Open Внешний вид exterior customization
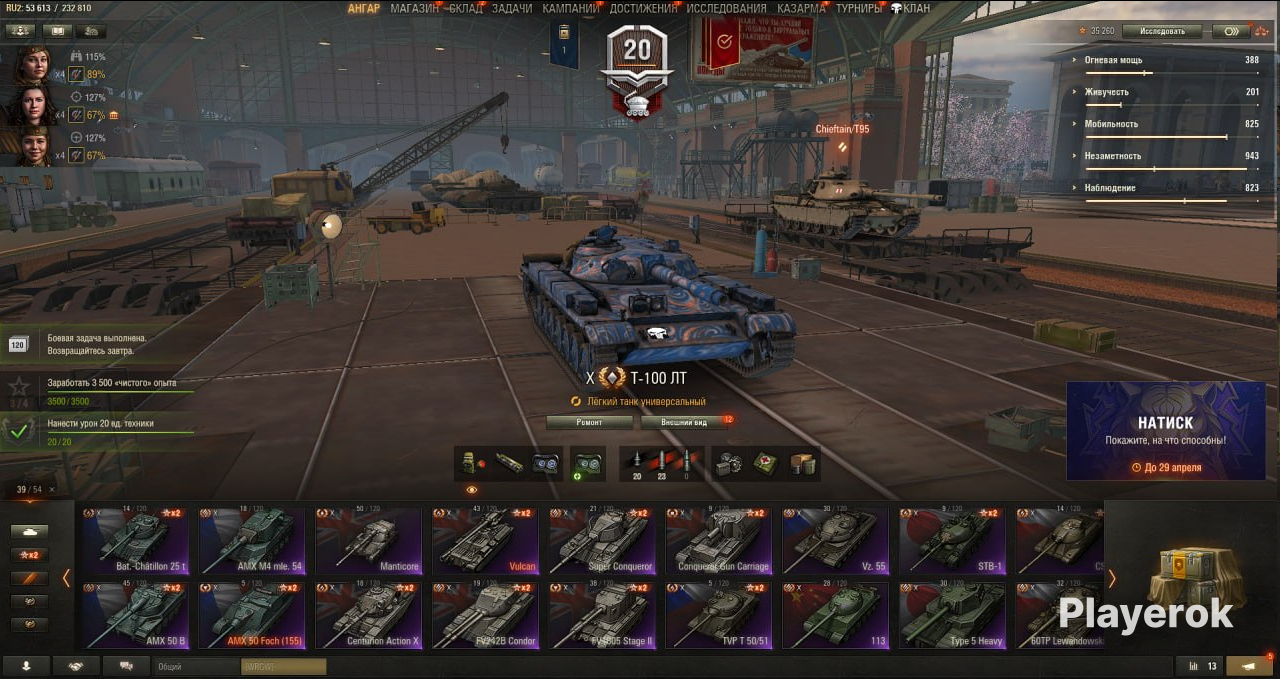The height and width of the screenshot is (679, 1280). point(684,422)
